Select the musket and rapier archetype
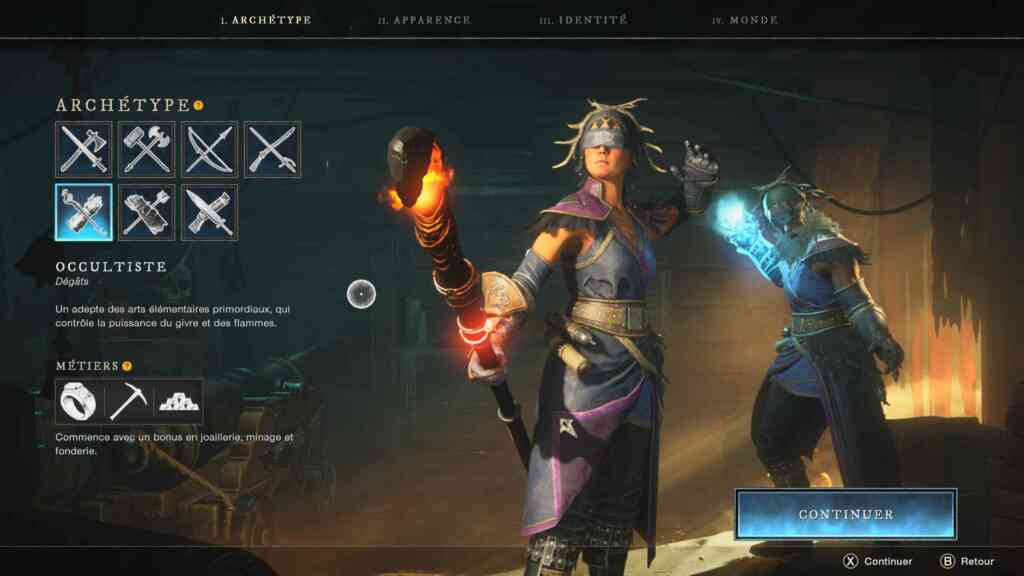The width and height of the screenshot is (1024, 576). point(273,150)
